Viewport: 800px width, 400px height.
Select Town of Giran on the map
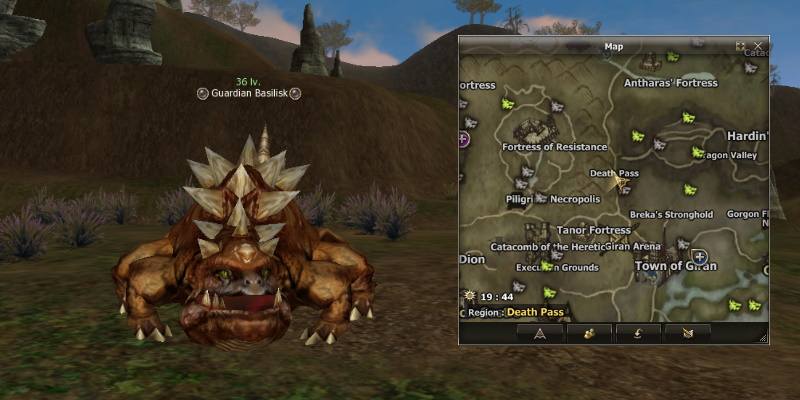coord(674,266)
